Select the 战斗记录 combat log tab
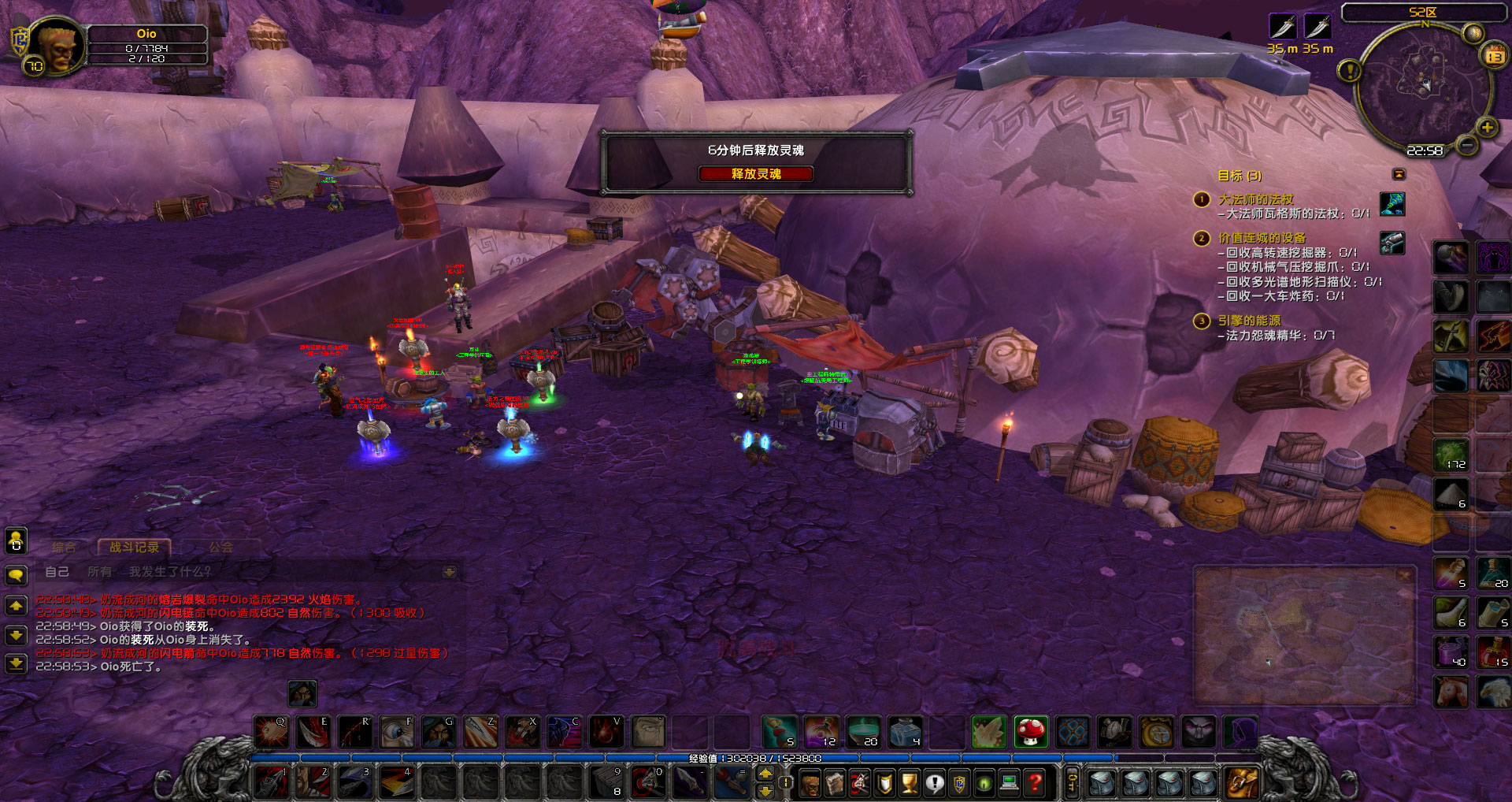 pyautogui.click(x=134, y=547)
